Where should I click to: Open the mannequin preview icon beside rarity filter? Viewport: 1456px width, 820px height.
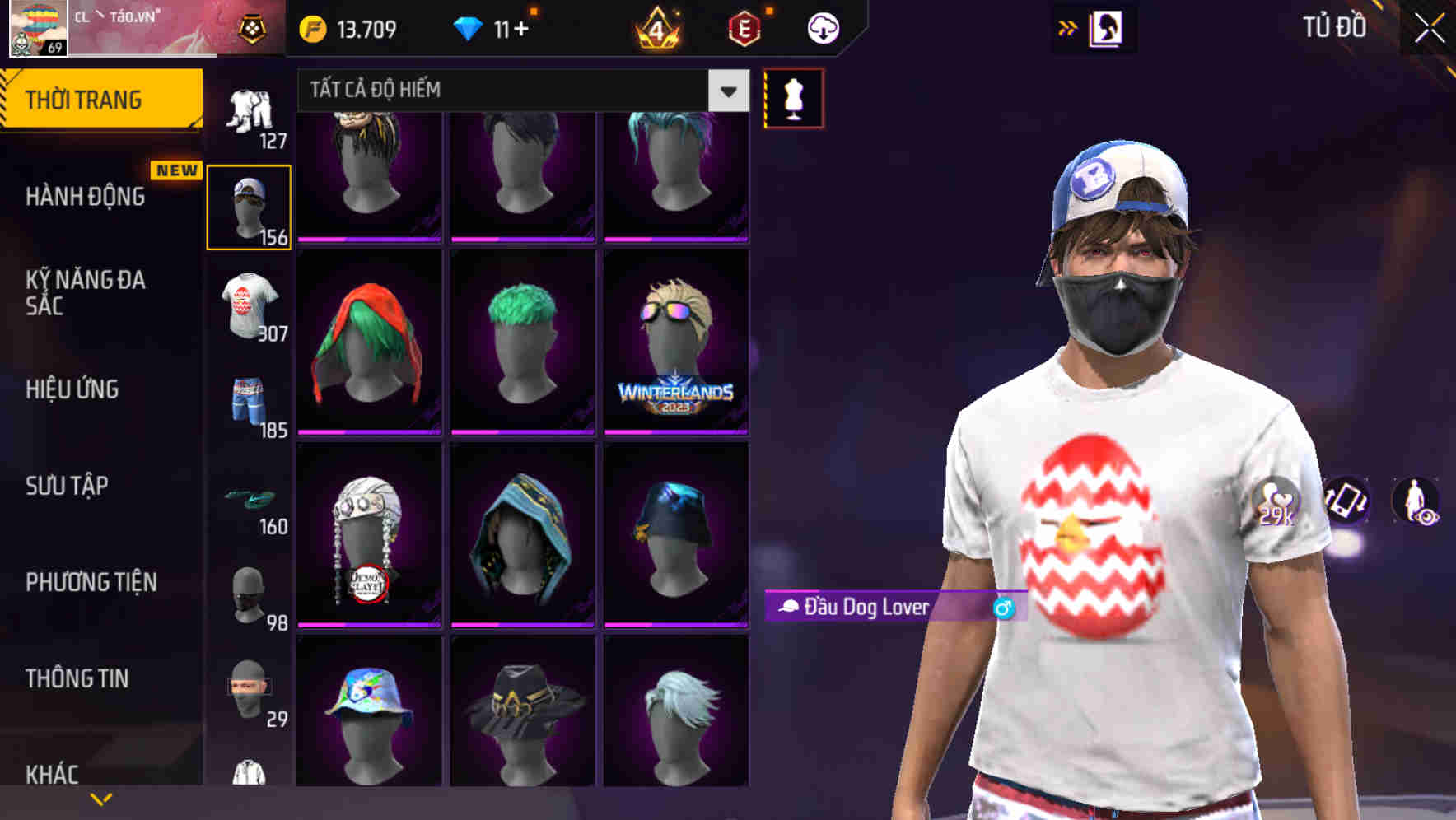(x=793, y=96)
